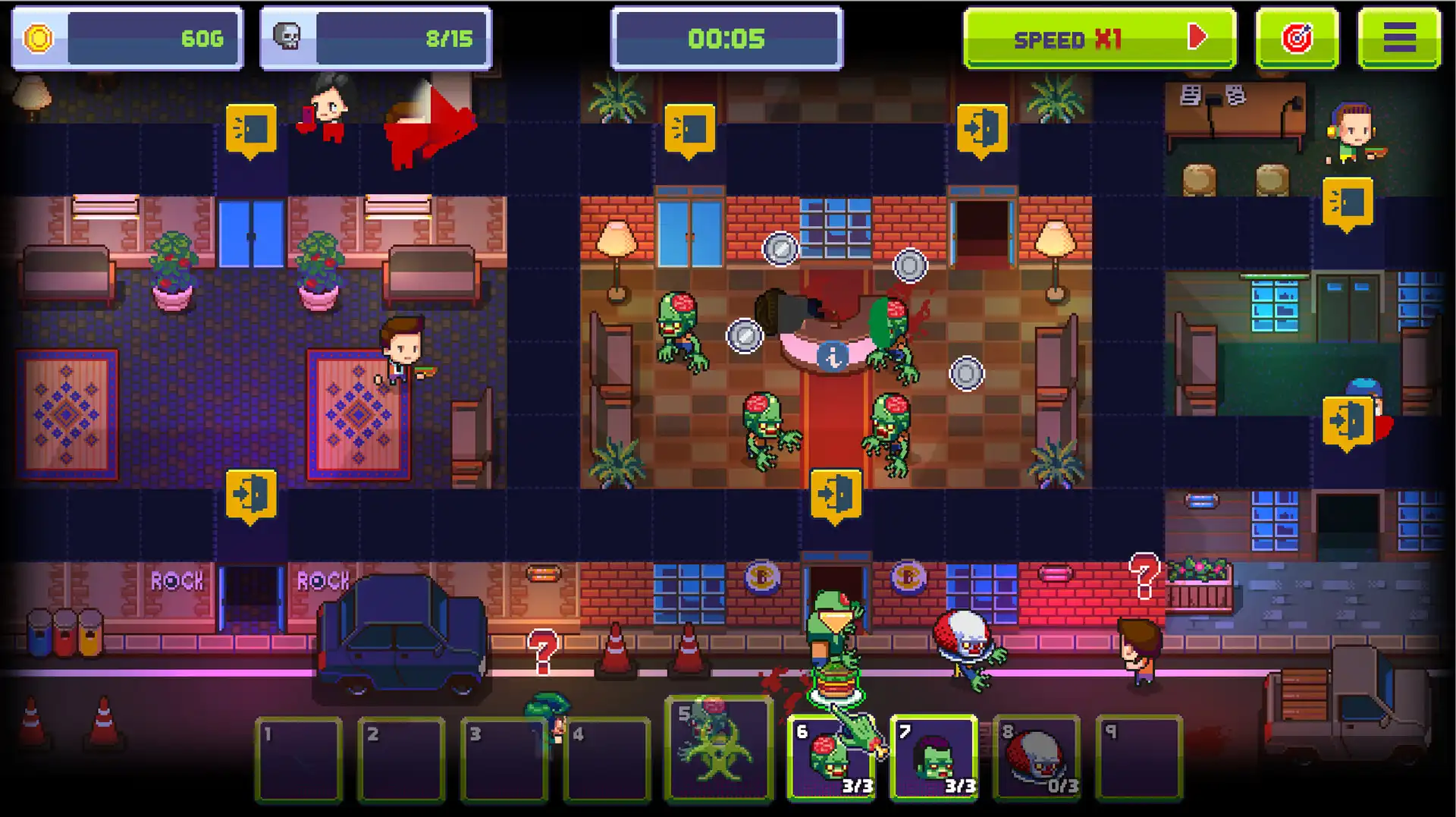The image size is (1456, 817).
Task: Click the question mark above the street pedestrian
Action: (541, 650)
